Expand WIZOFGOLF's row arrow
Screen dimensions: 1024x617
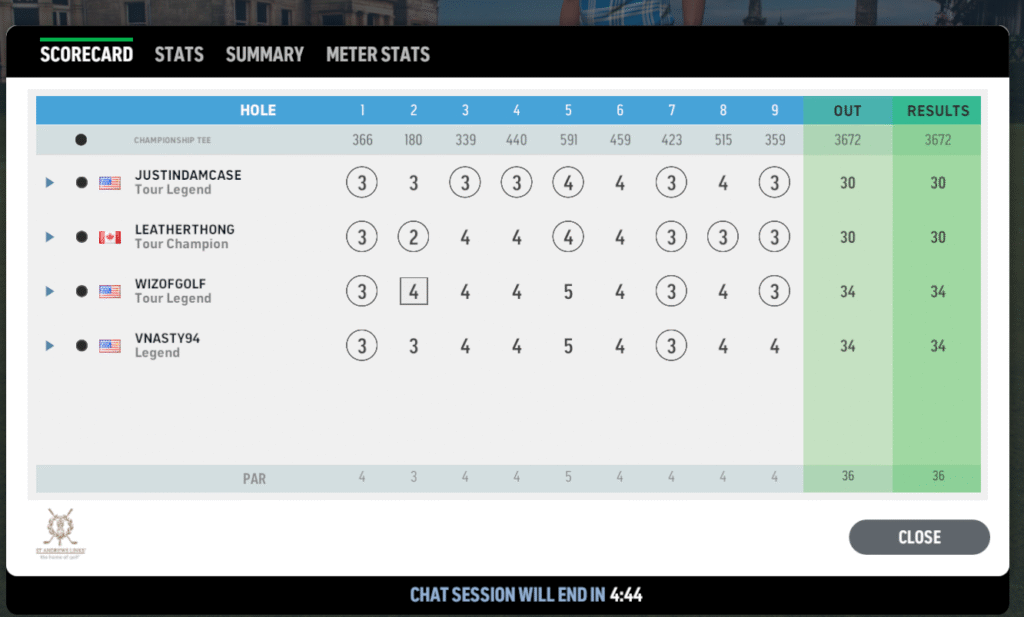tap(49, 291)
